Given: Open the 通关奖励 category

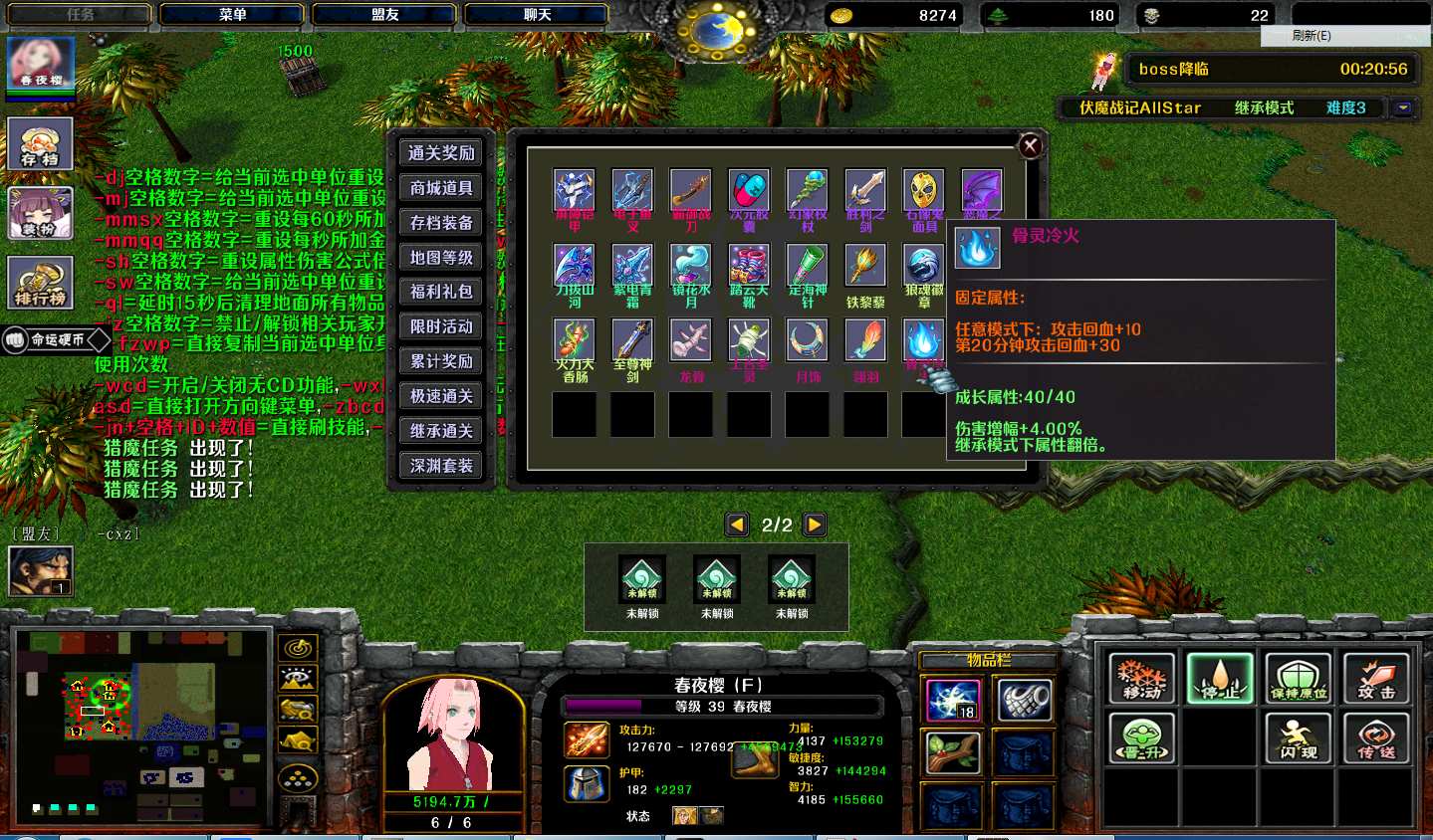Looking at the screenshot, I should tap(441, 153).
